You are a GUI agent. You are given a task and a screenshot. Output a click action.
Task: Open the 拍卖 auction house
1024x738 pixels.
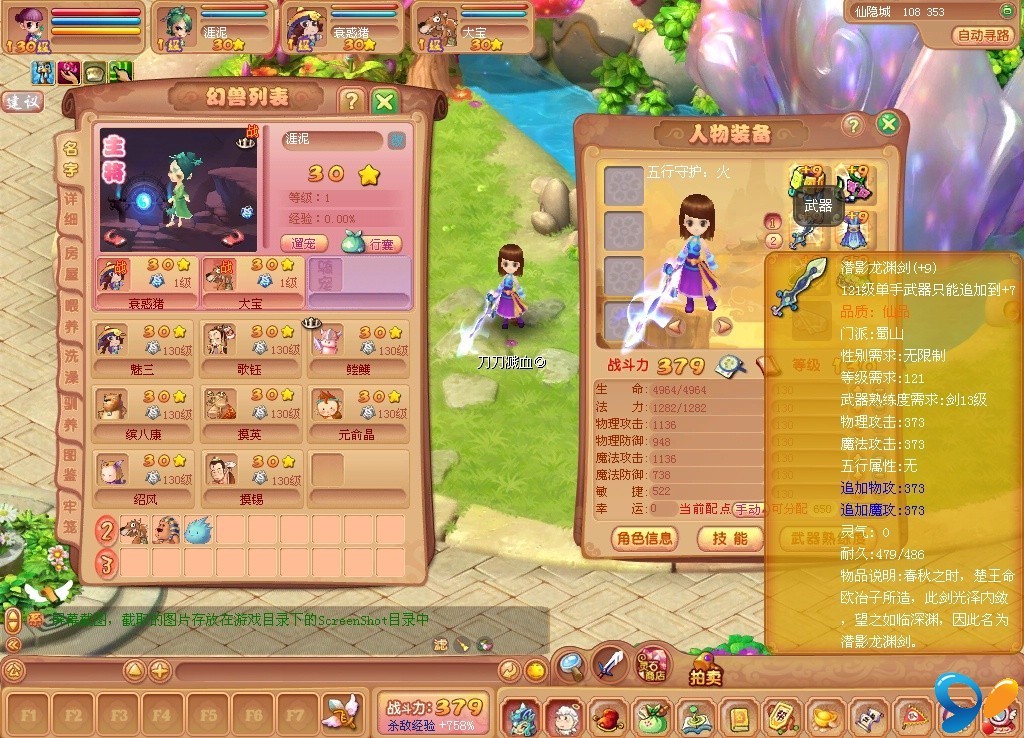pyautogui.click(x=706, y=671)
